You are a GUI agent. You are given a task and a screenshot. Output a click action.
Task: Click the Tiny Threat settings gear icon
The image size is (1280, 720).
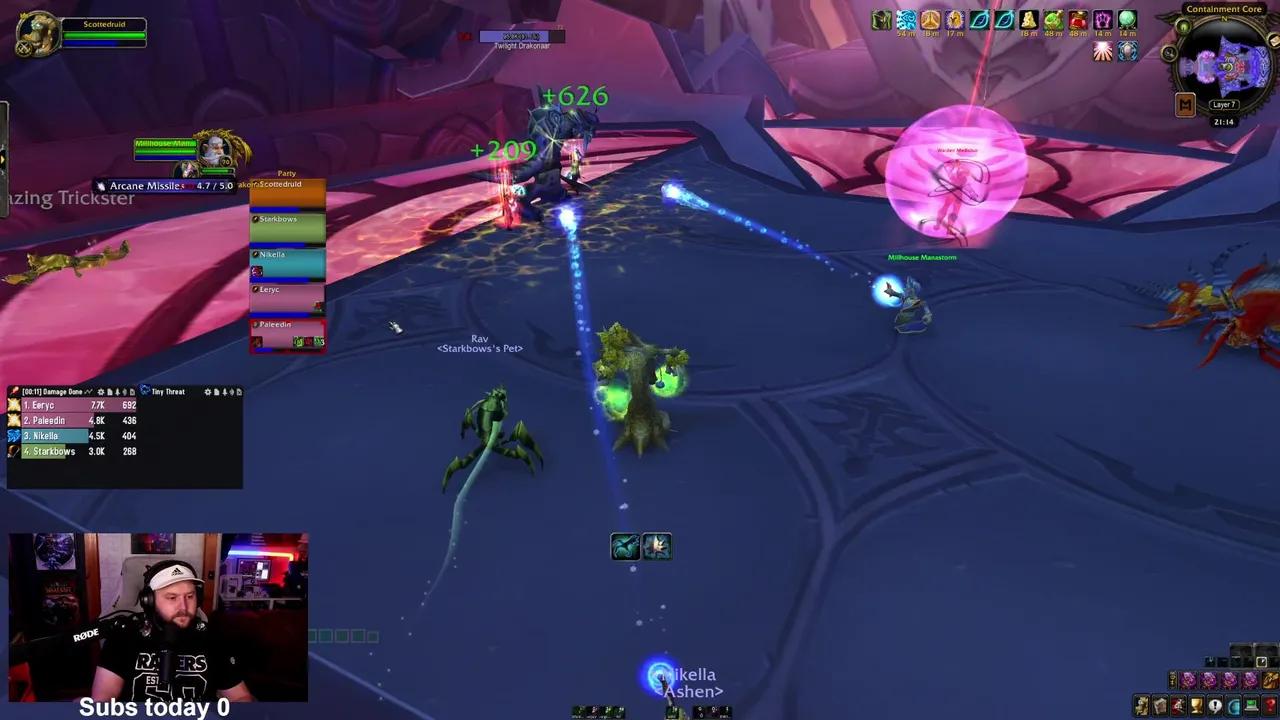(207, 391)
